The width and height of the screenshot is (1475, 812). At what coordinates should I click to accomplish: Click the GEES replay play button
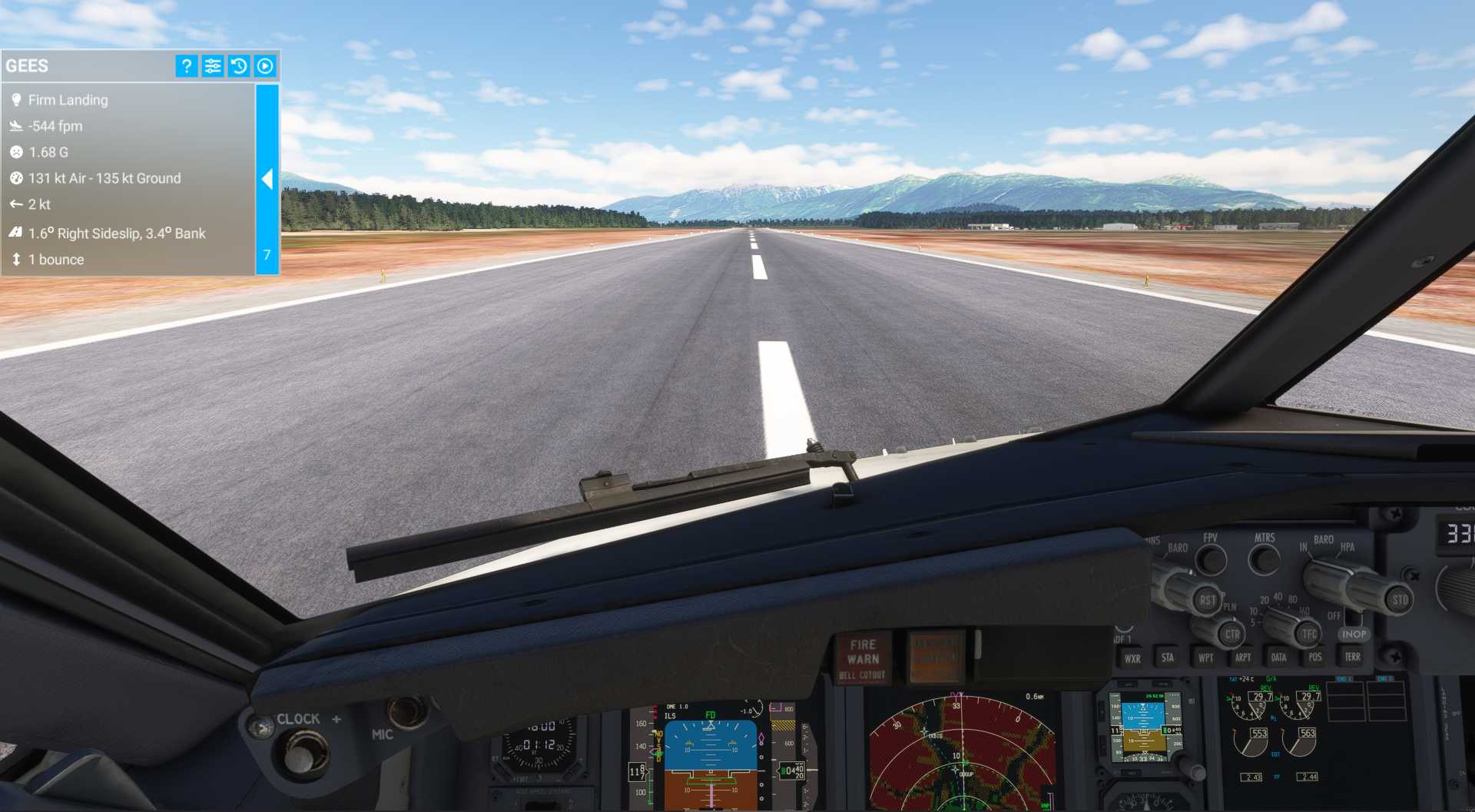265,66
